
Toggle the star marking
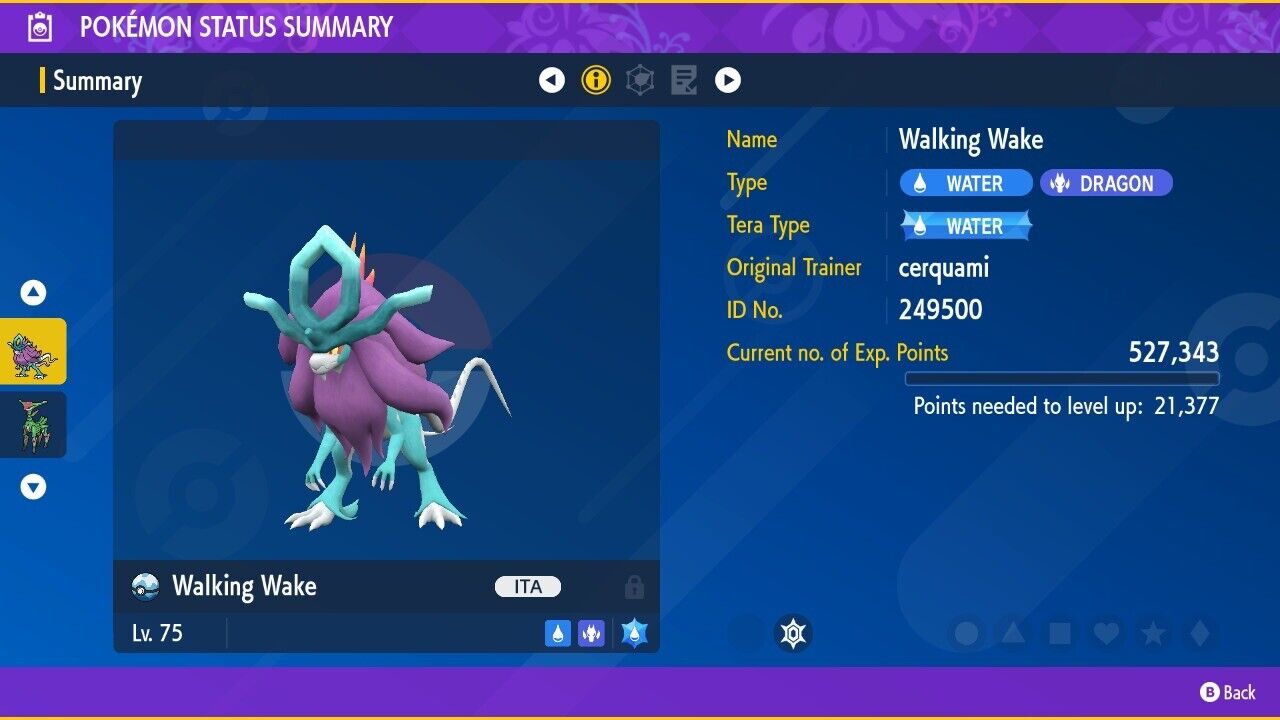[x=1152, y=633]
